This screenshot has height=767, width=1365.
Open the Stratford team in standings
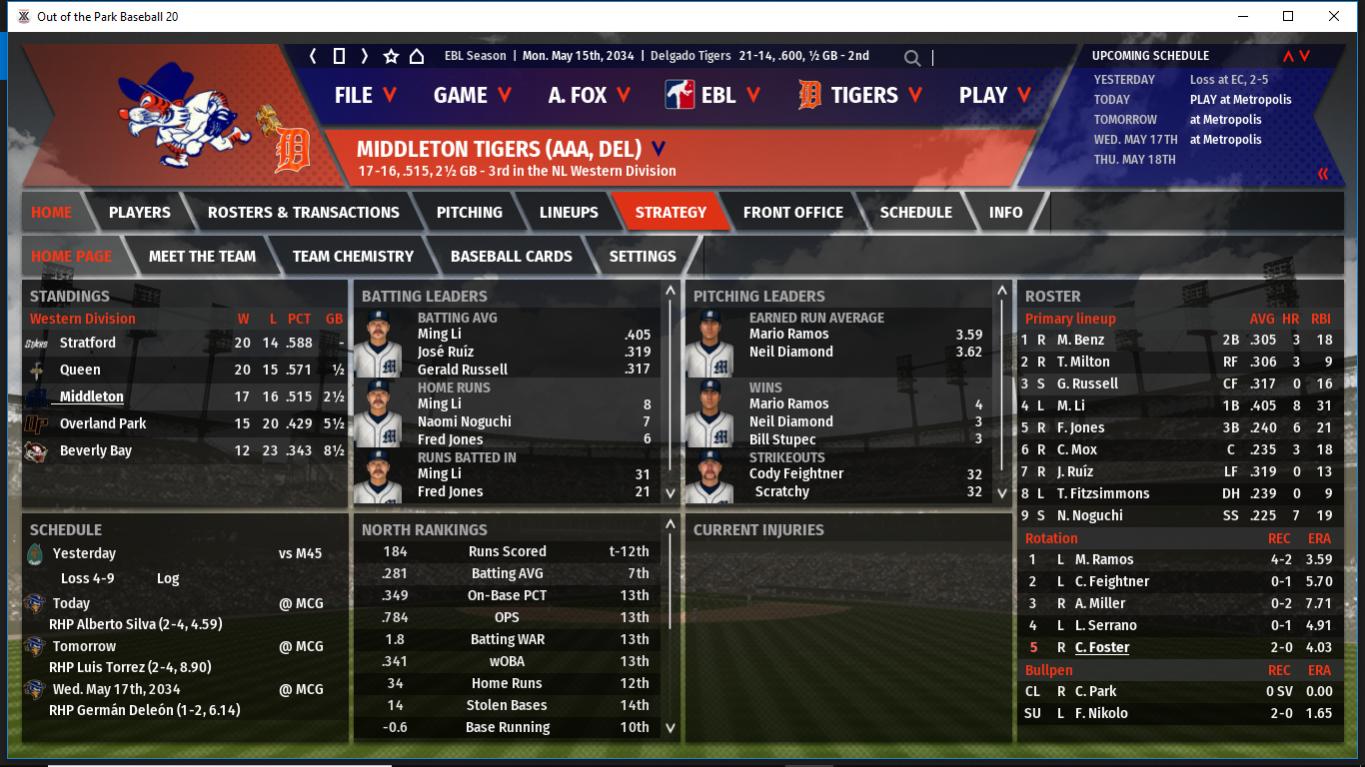point(87,342)
